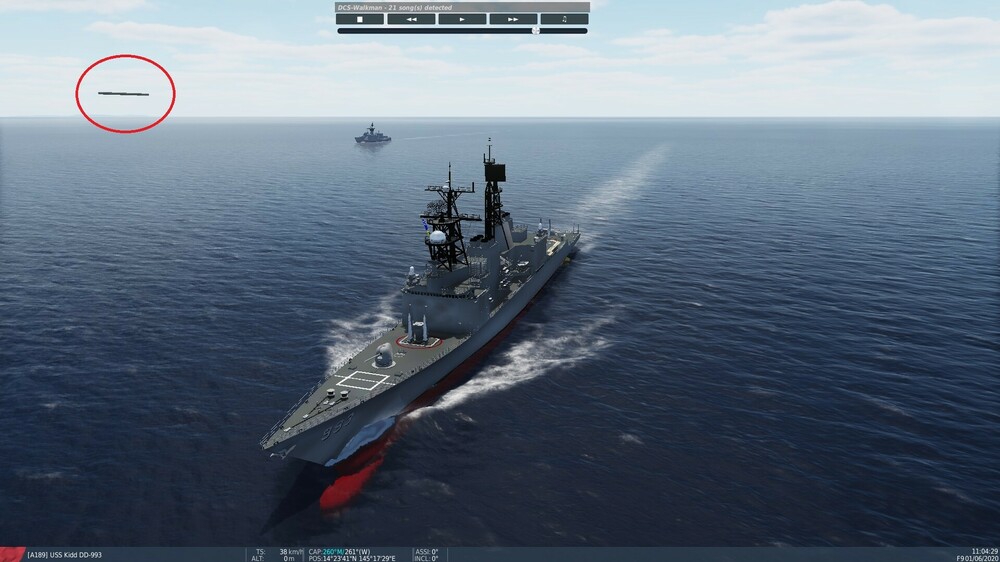
Task: Skip back to the previous song
Action: coord(411,19)
